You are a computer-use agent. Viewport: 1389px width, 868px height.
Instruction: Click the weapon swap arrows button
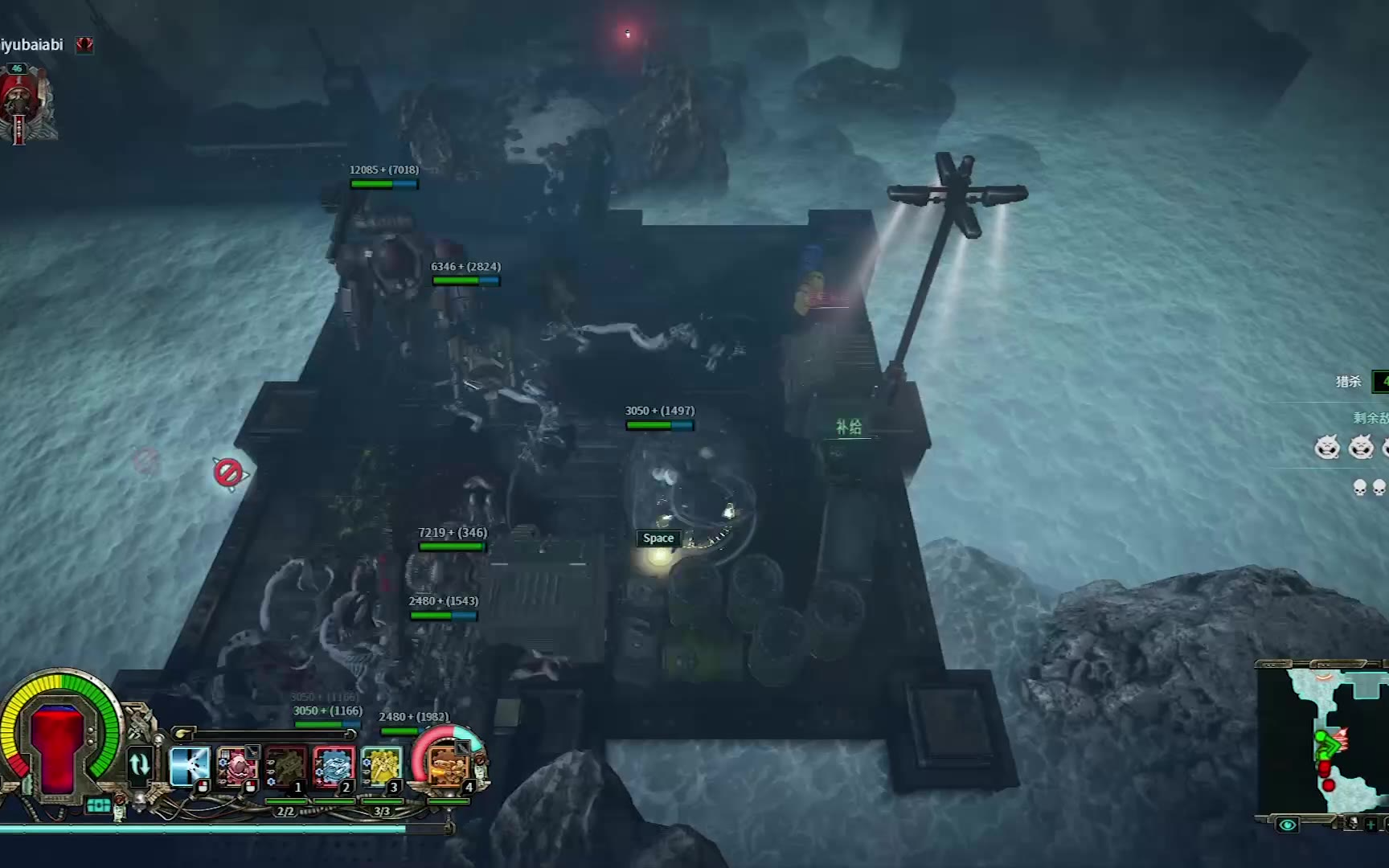140,764
